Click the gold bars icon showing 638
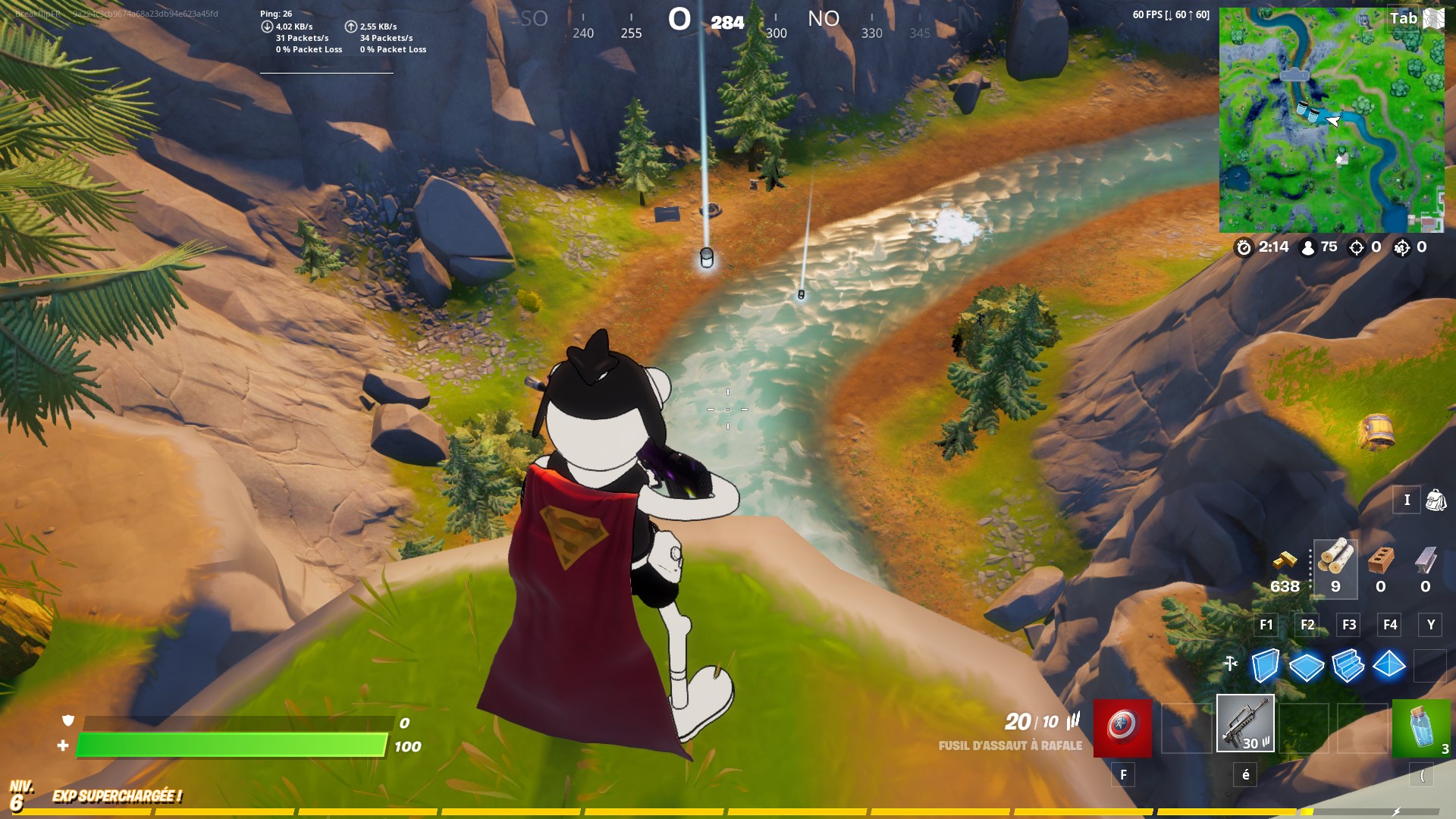The height and width of the screenshot is (819, 1456). click(1285, 563)
